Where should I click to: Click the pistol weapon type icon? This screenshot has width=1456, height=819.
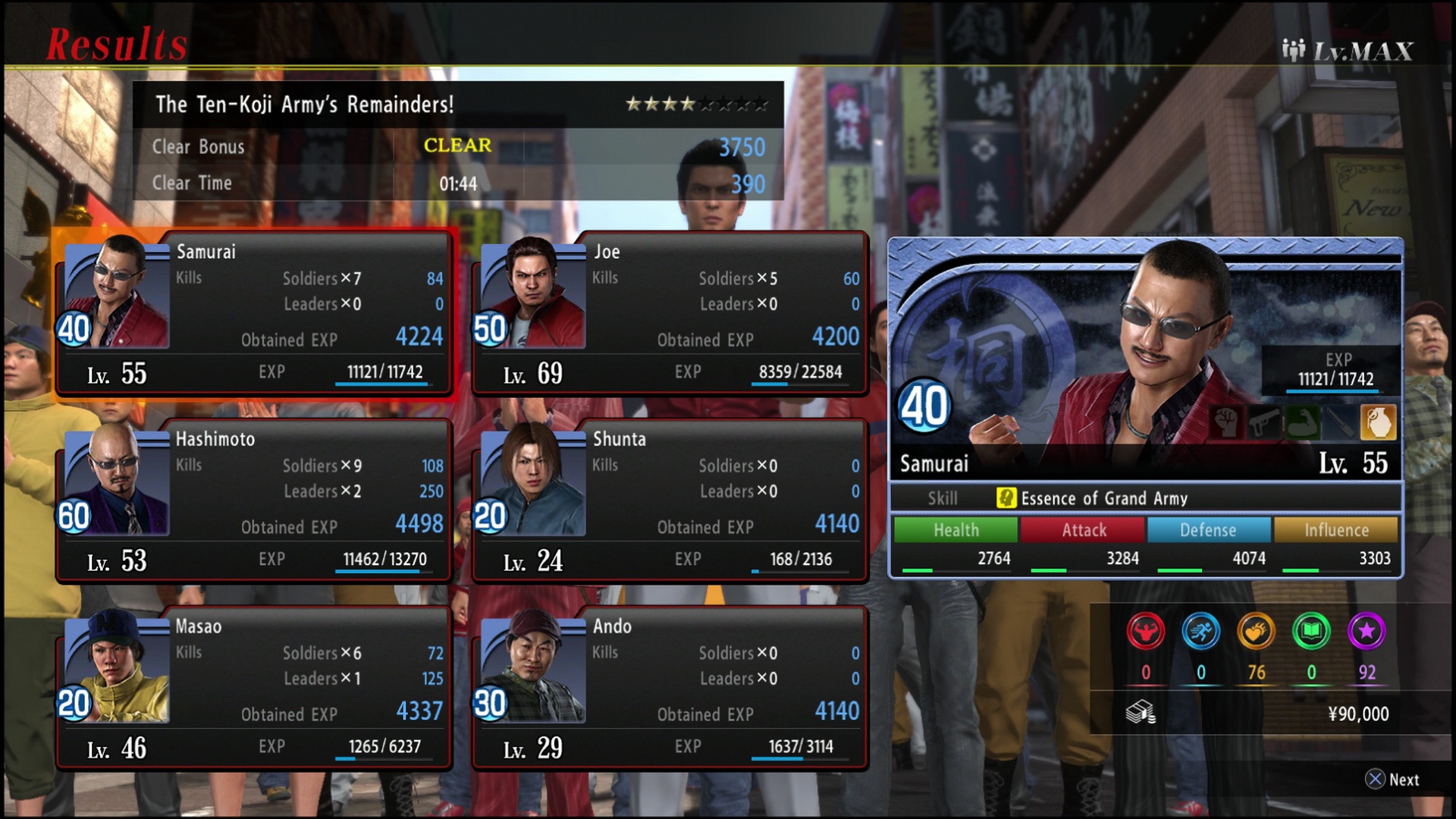(x=1264, y=422)
